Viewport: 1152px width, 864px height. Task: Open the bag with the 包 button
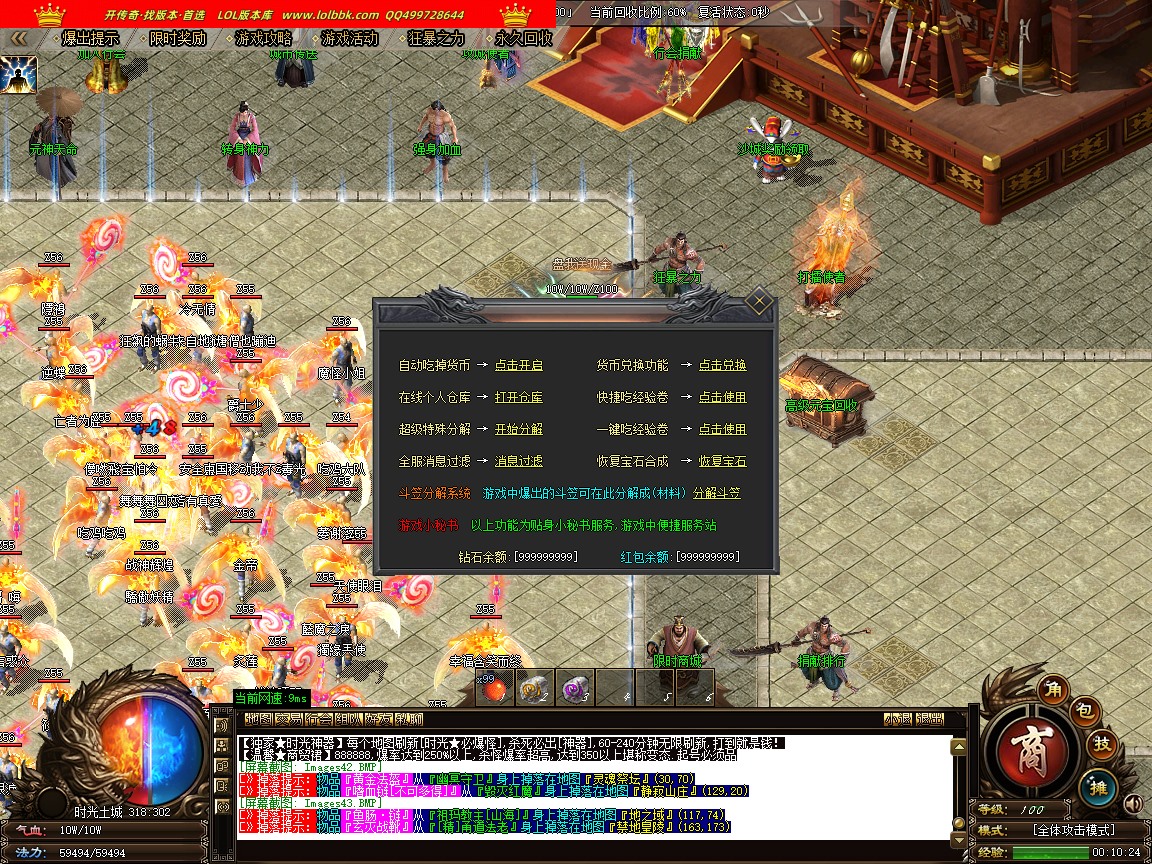click(x=1086, y=711)
